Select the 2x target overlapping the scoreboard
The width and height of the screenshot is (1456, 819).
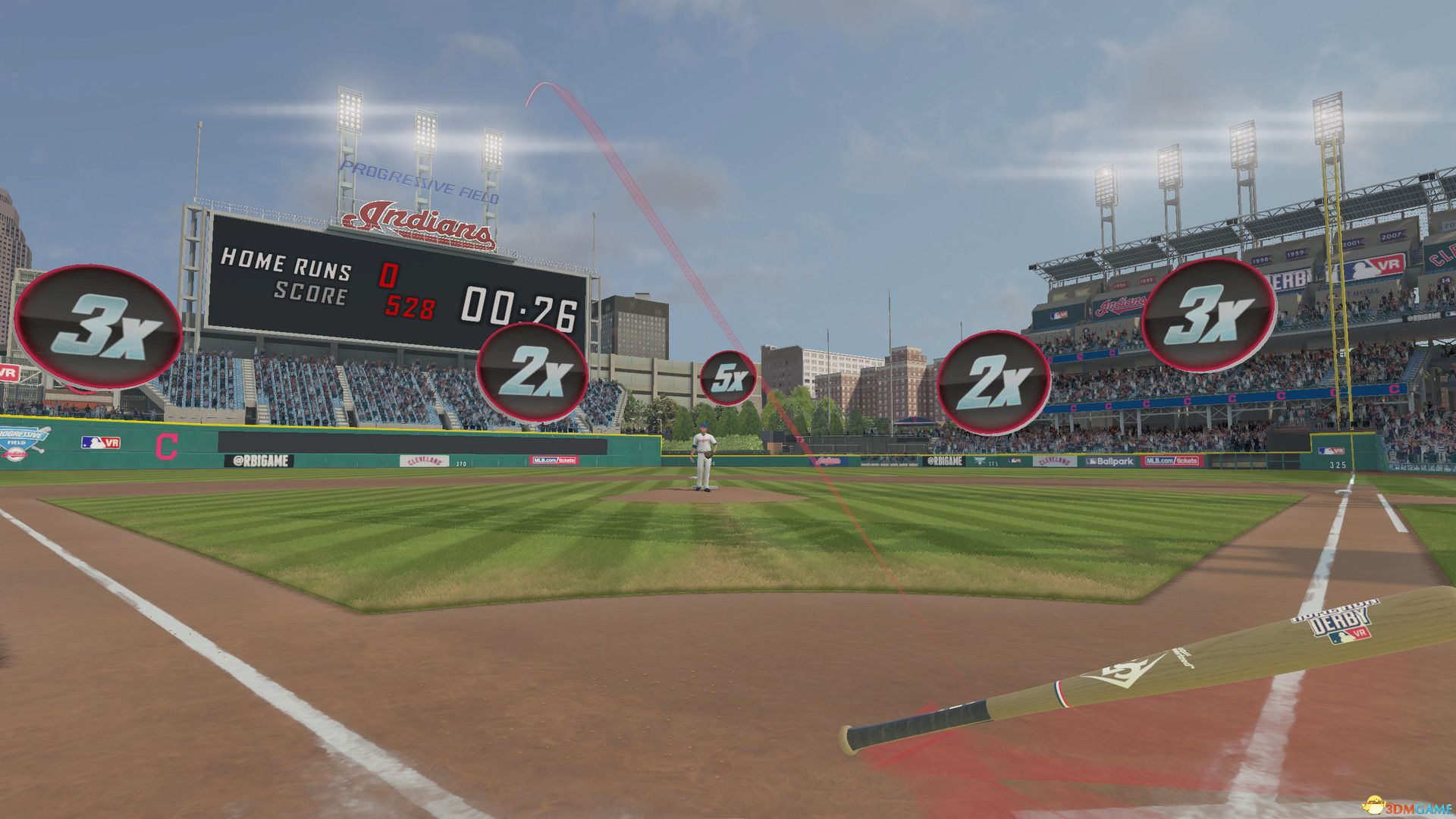(532, 372)
